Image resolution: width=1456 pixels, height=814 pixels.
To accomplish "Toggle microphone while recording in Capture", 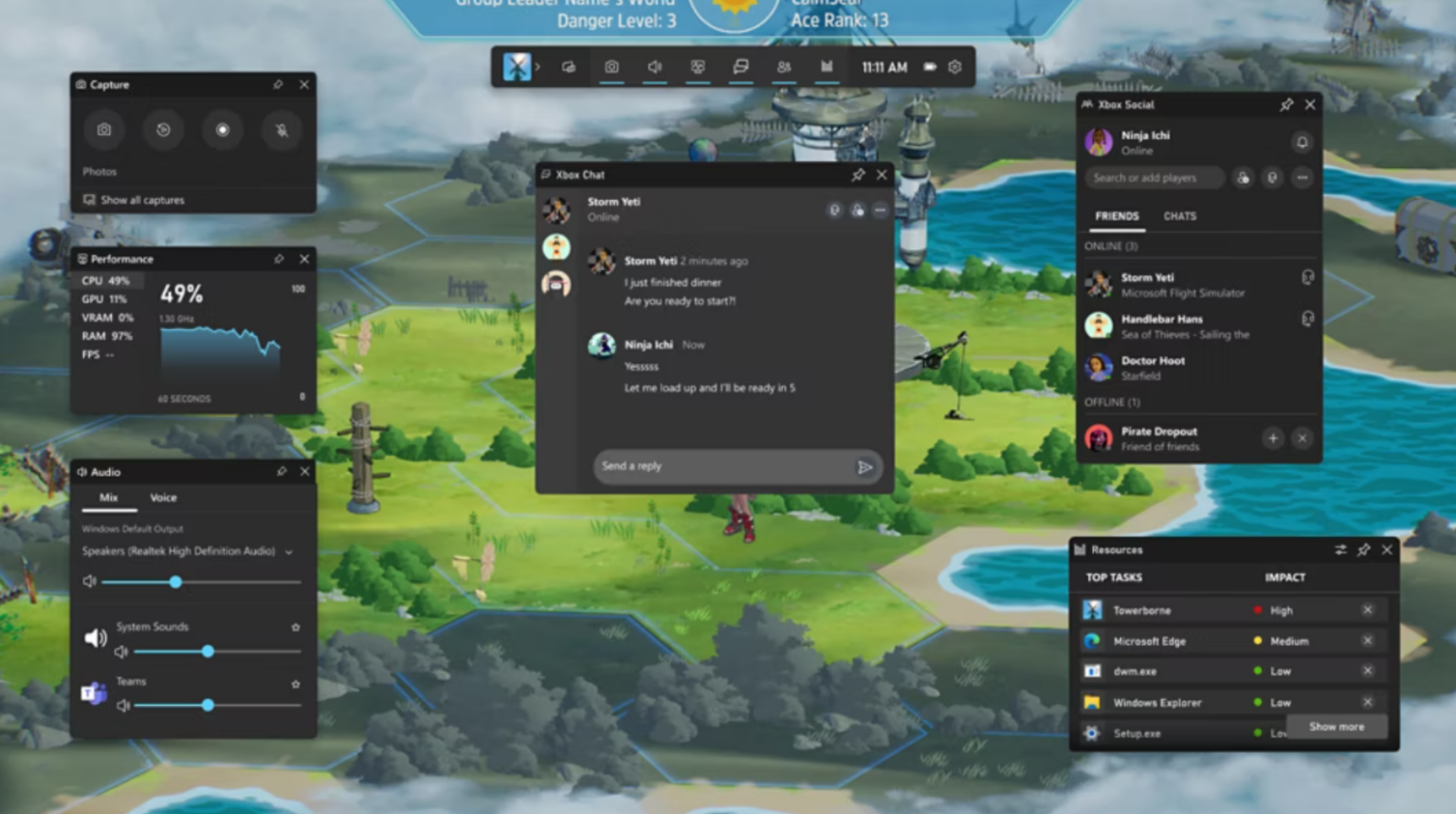I will (x=281, y=130).
